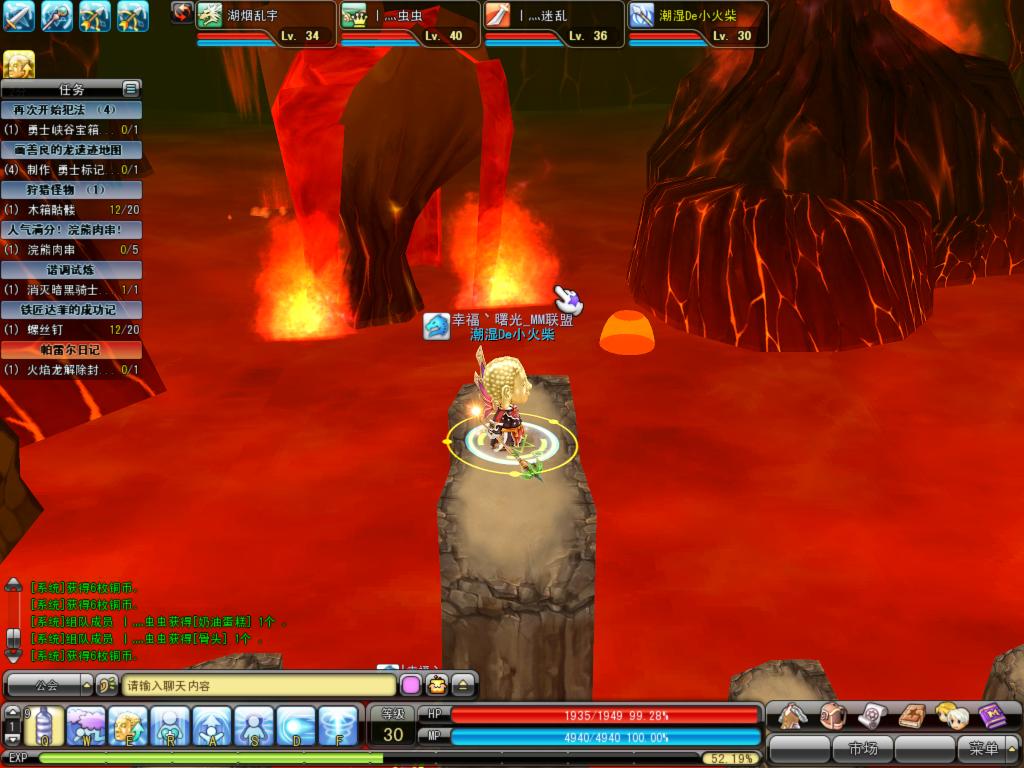Toggle the 任务 quest panel list button
The height and width of the screenshot is (768, 1024).
tap(130, 89)
